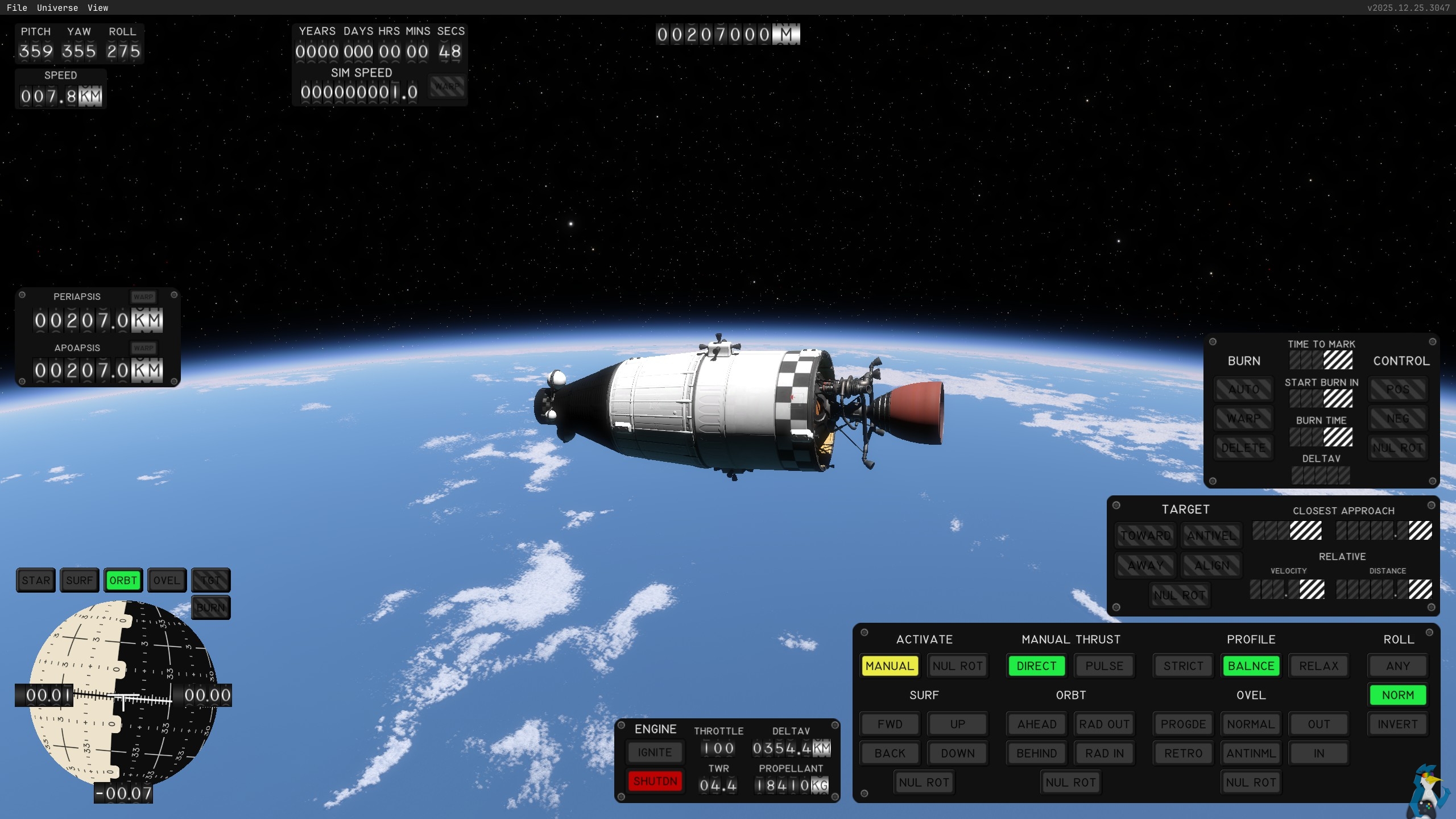
Task: Select the SURF navball reference
Action: tap(79, 581)
